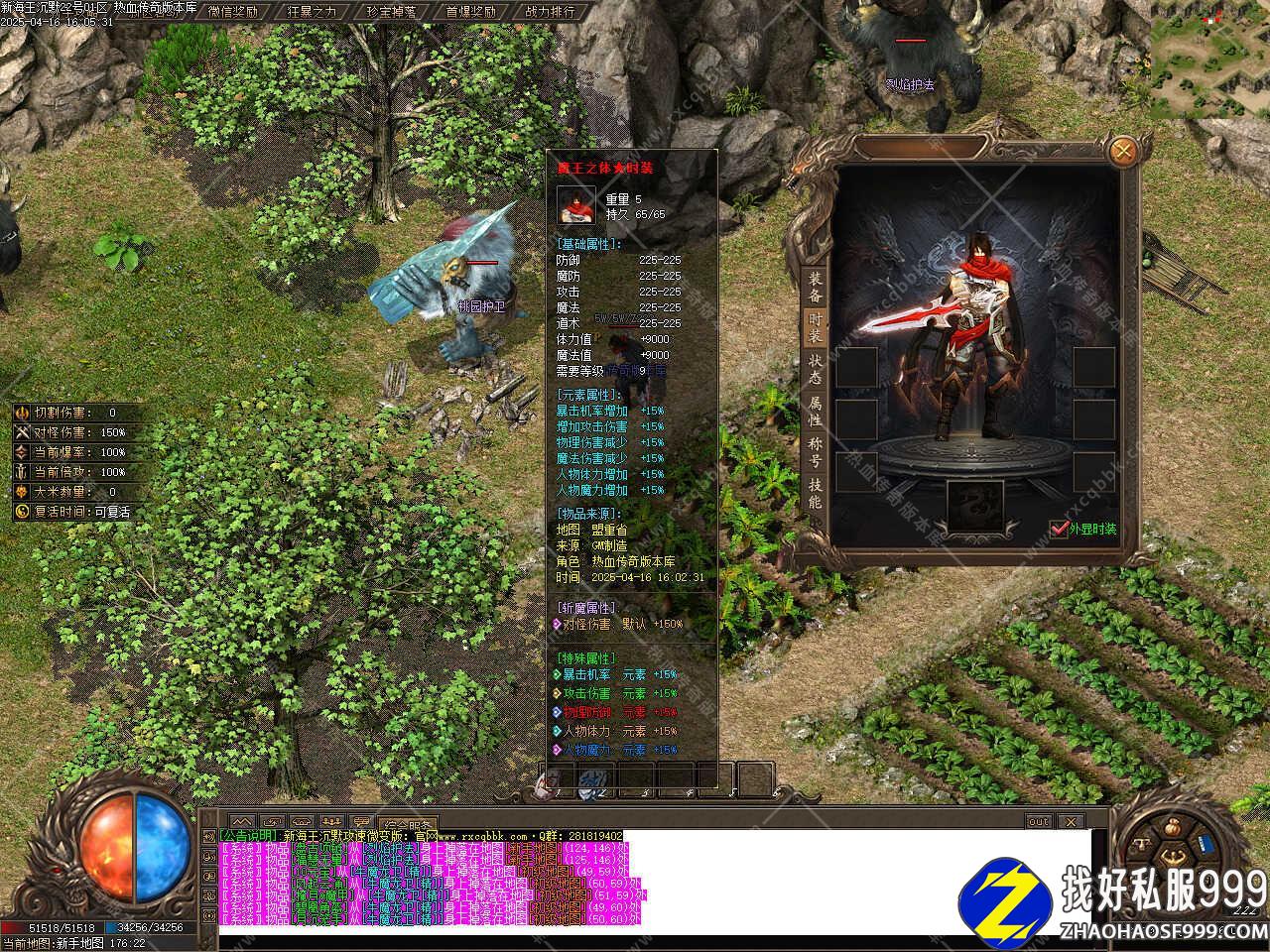
Task: Click the chat 'out' button
Action: click(x=1038, y=822)
